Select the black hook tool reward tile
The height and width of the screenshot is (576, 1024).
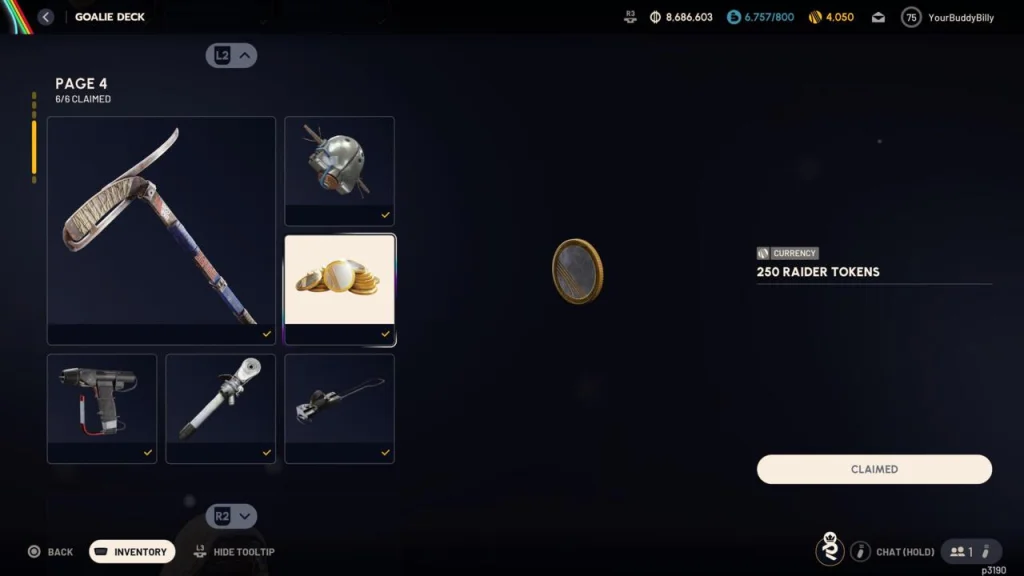coord(339,408)
